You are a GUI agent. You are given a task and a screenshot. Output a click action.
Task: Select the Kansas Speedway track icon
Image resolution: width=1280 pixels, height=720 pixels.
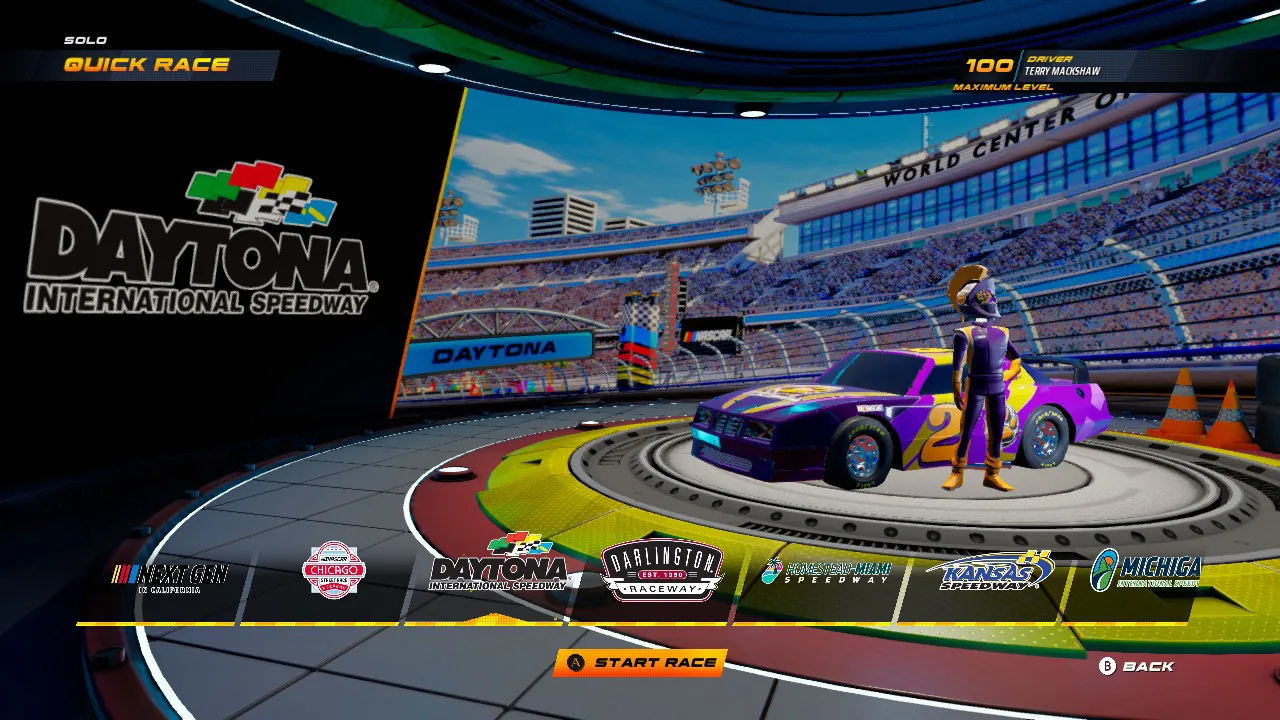(x=988, y=572)
